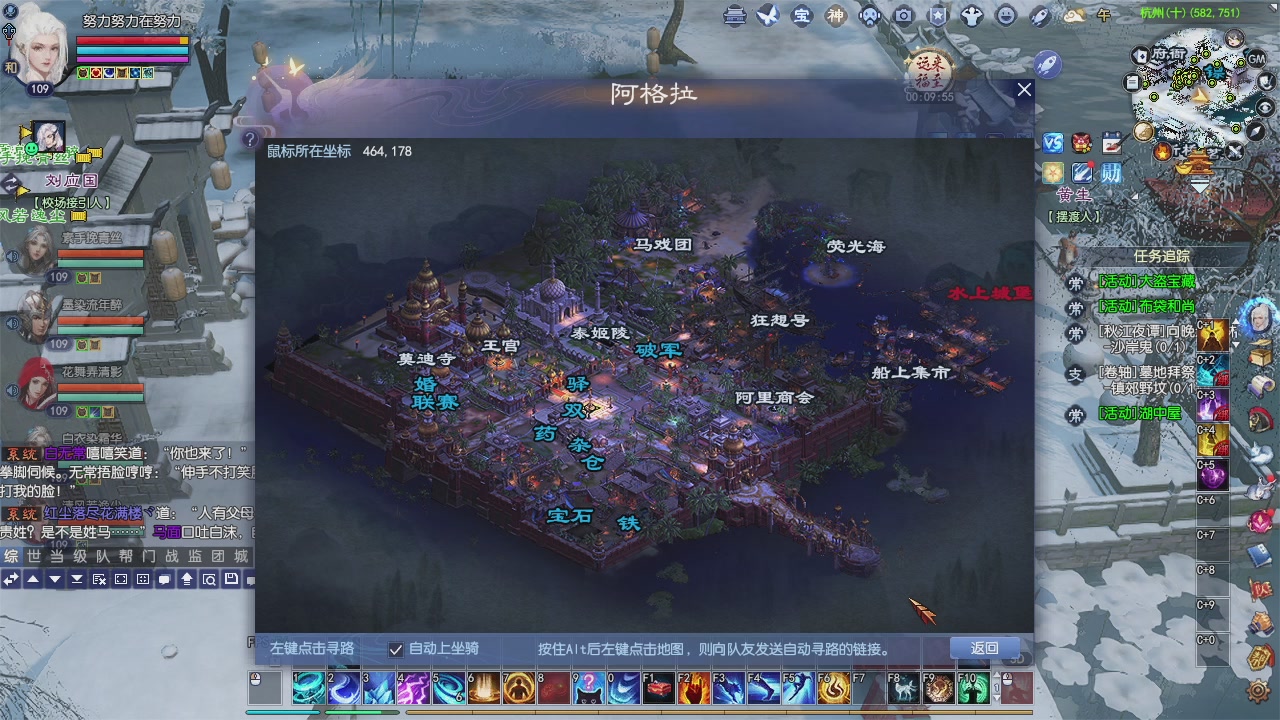Open the VS arena icon on right side
This screenshot has height=720, width=1280.
tap(1051, 143)
